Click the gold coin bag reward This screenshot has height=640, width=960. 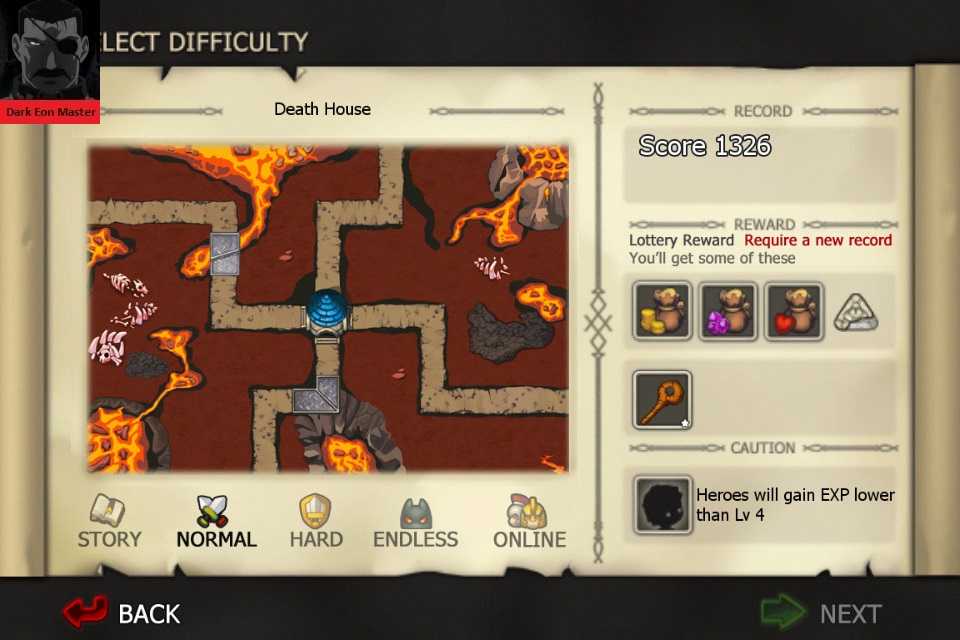coord(662,311)
